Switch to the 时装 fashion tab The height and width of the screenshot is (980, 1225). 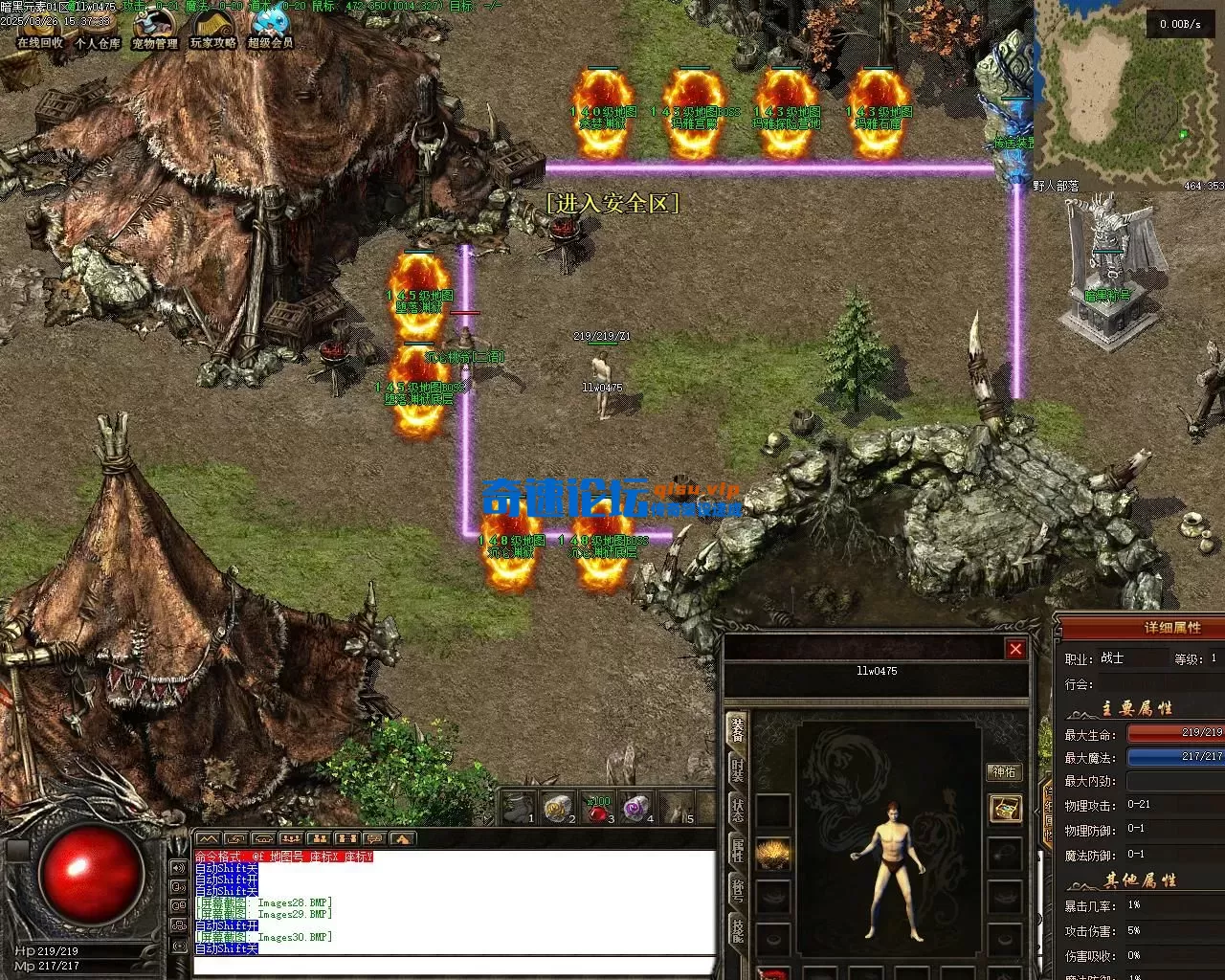(738, 771)
